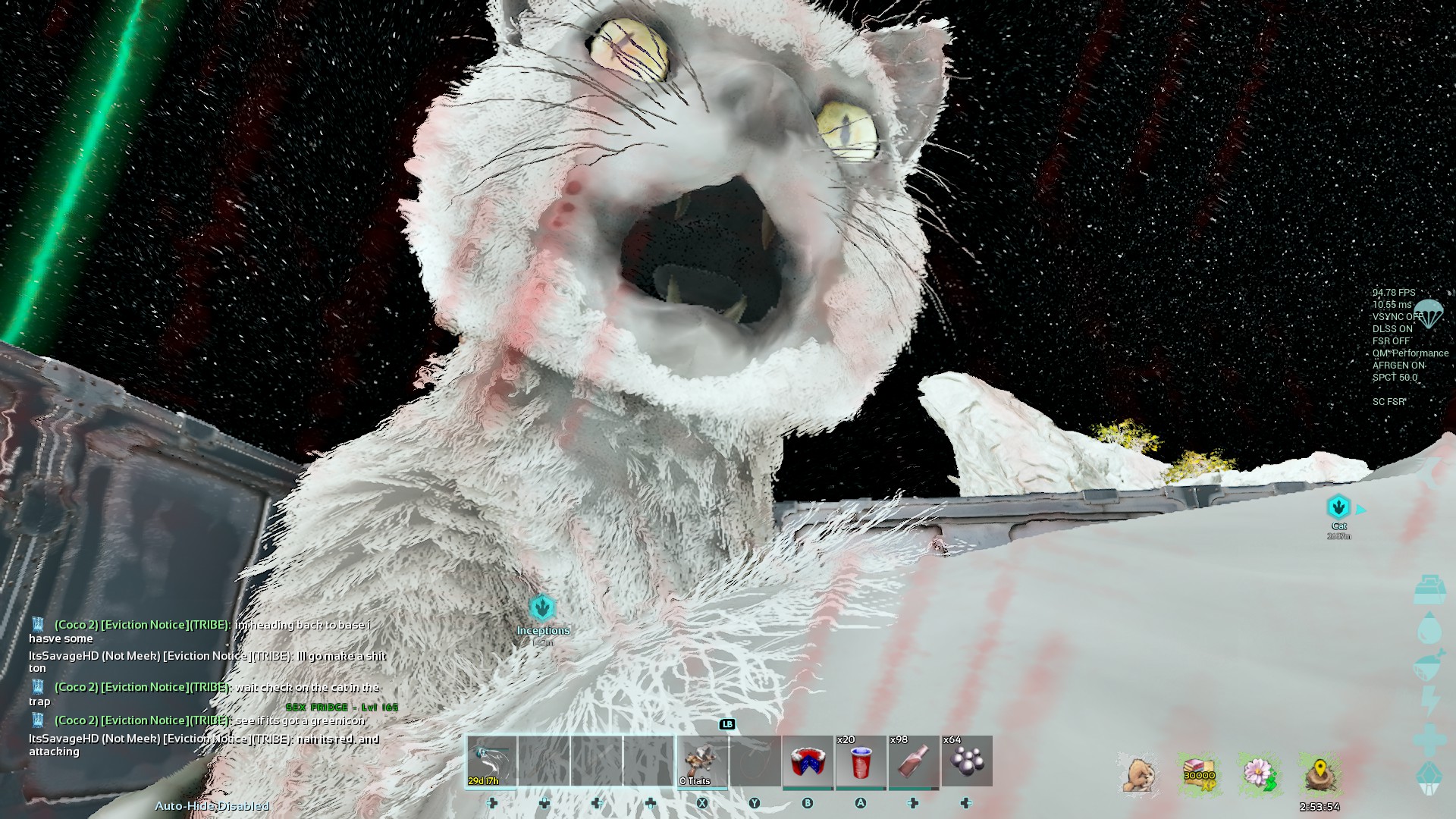This screenshot has height=819, width=1456.
Task: Click the Inceptions creature marker
Action: [x=542, y=608]
